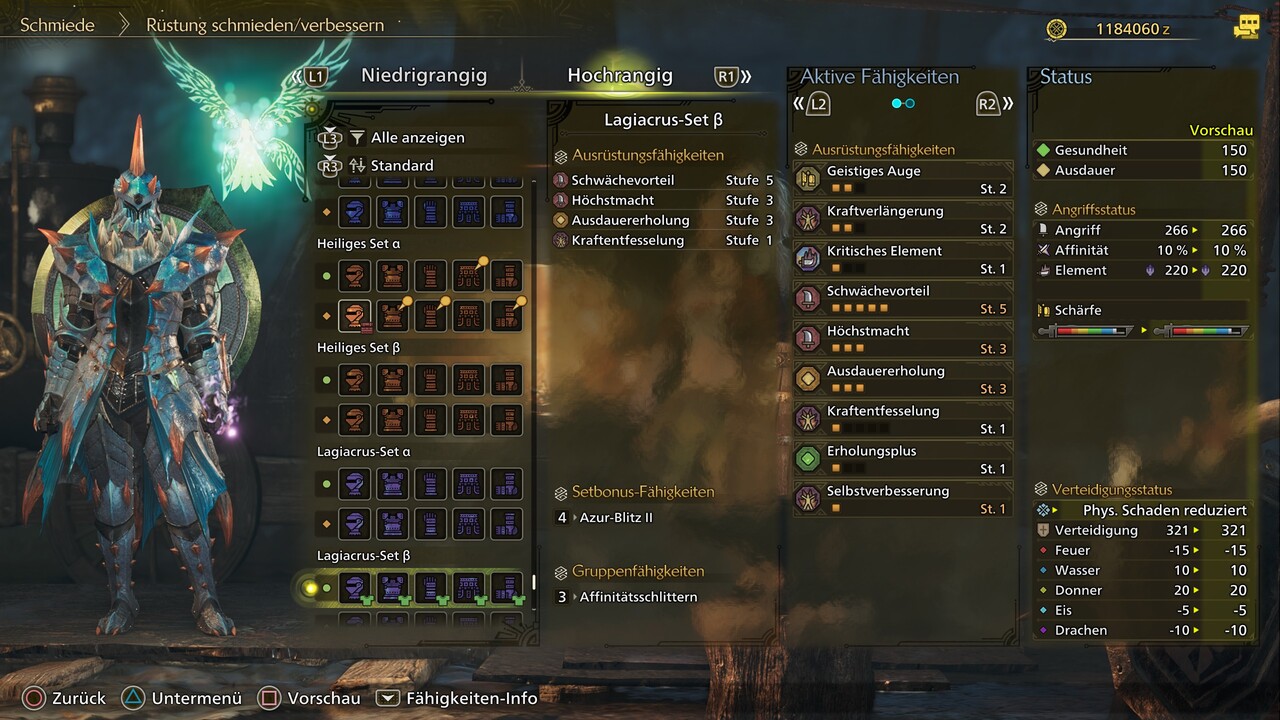This screenshot has width=1280, height=720.
Task: Open the yellow chat icon beside the money
Action: point(1246,28)
